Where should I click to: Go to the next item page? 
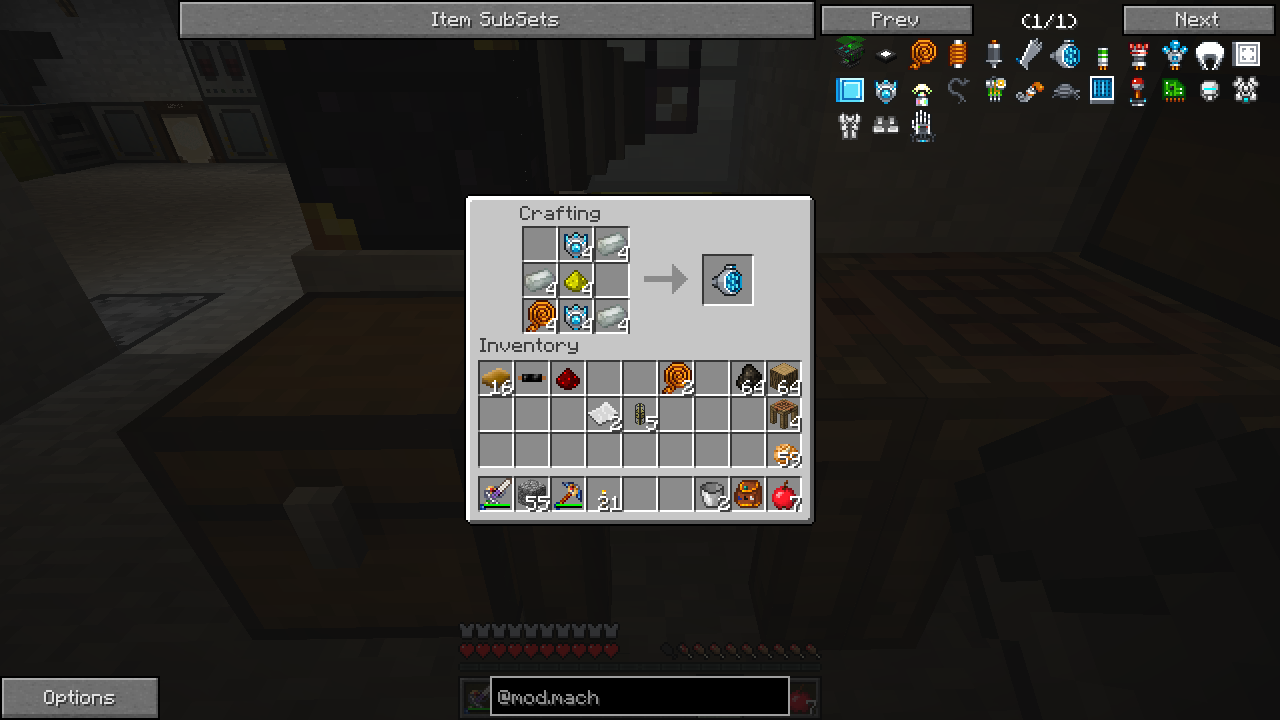coord(1198,20)
